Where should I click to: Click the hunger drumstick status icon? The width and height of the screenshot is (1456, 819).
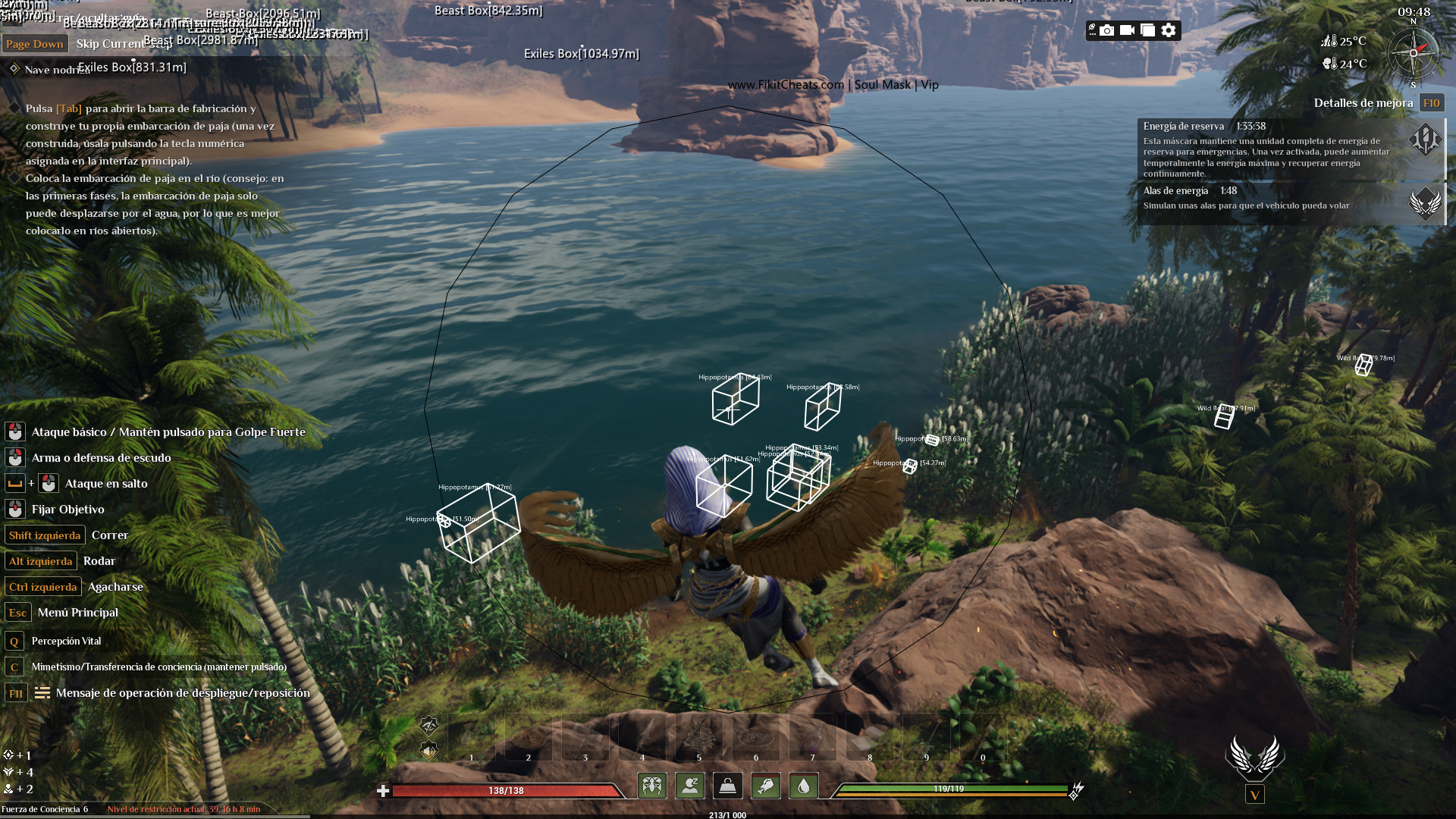(x=766, y=786)
